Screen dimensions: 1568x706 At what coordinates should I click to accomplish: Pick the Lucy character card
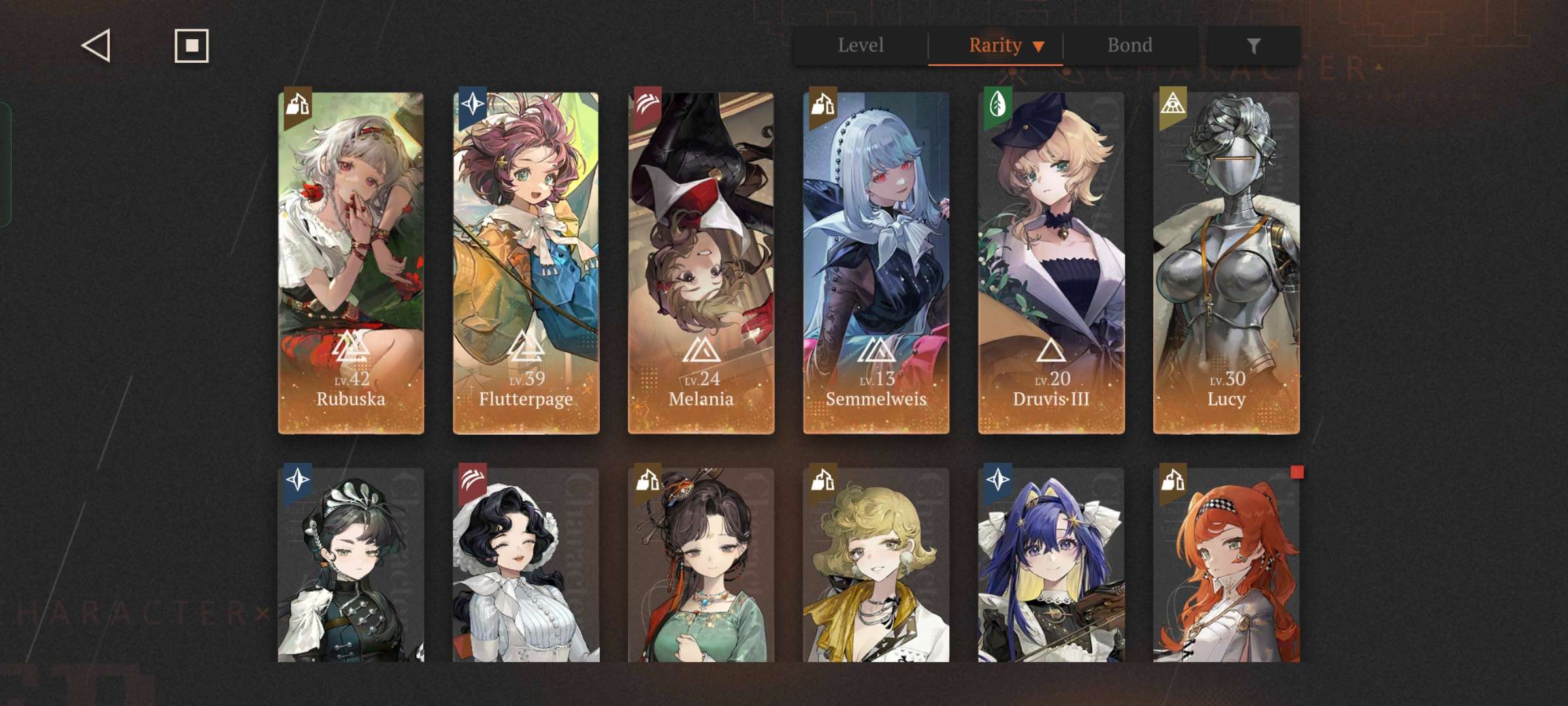point(1226,263)
